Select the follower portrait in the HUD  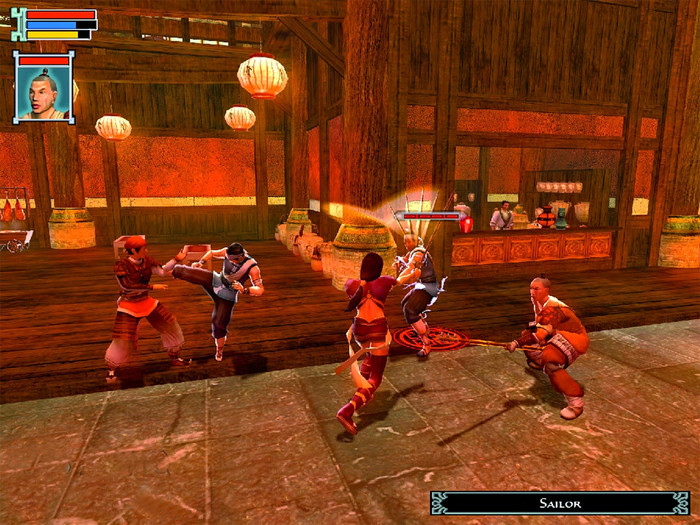click(44, 92)
